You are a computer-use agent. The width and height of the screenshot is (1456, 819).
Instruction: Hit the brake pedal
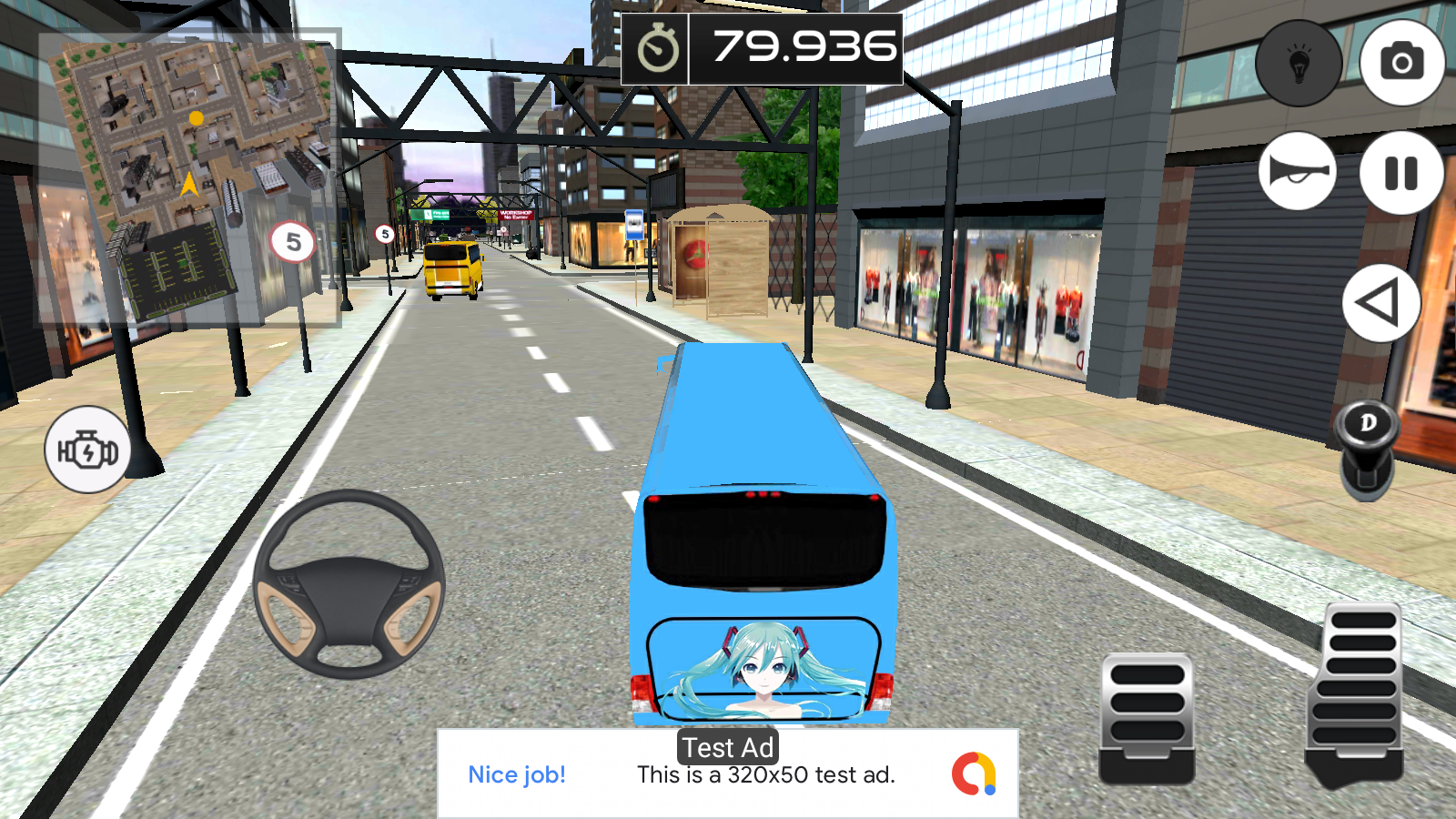pos(1147,717)
